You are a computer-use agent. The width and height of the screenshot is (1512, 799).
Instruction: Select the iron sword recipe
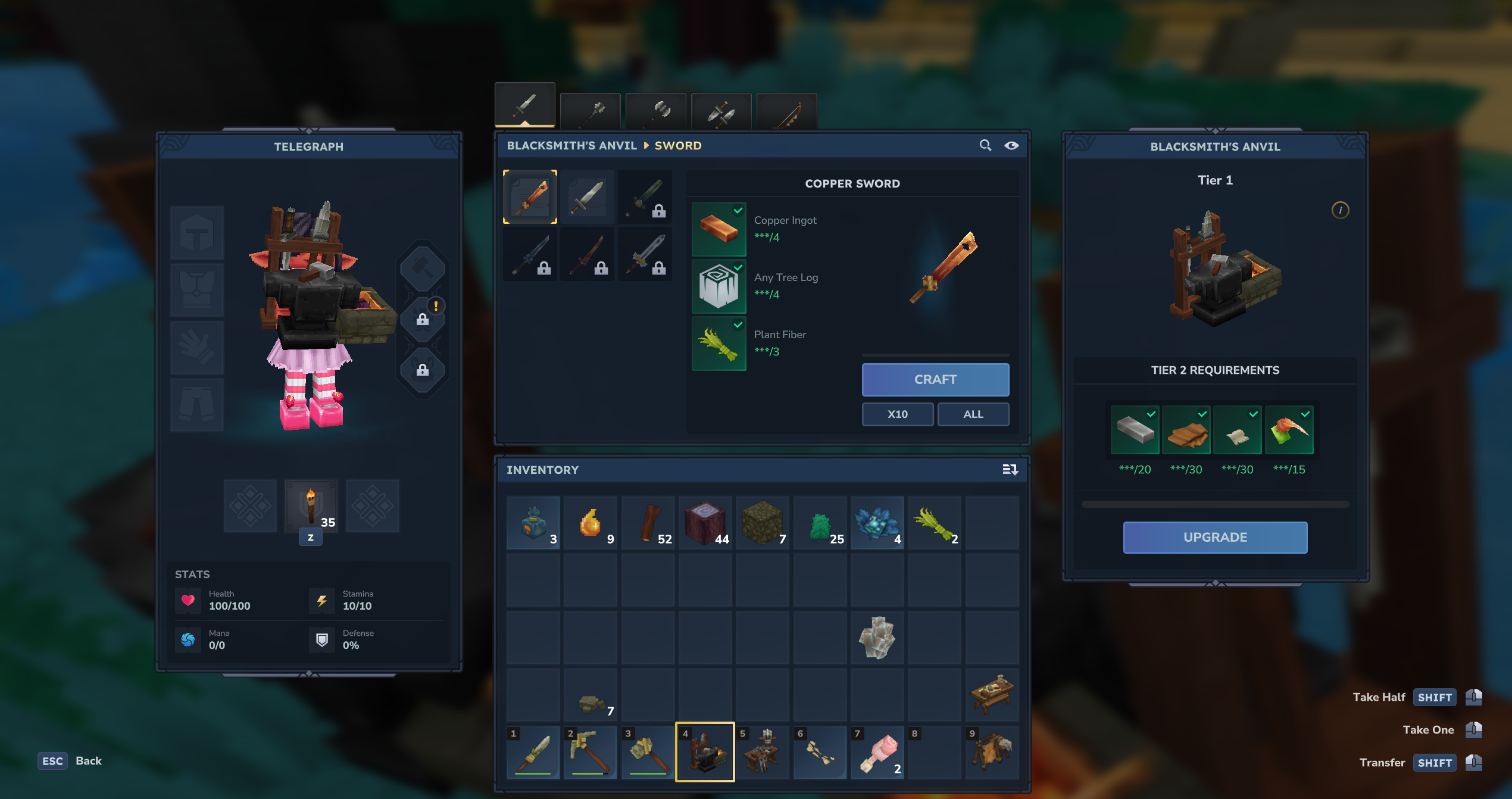588,197
